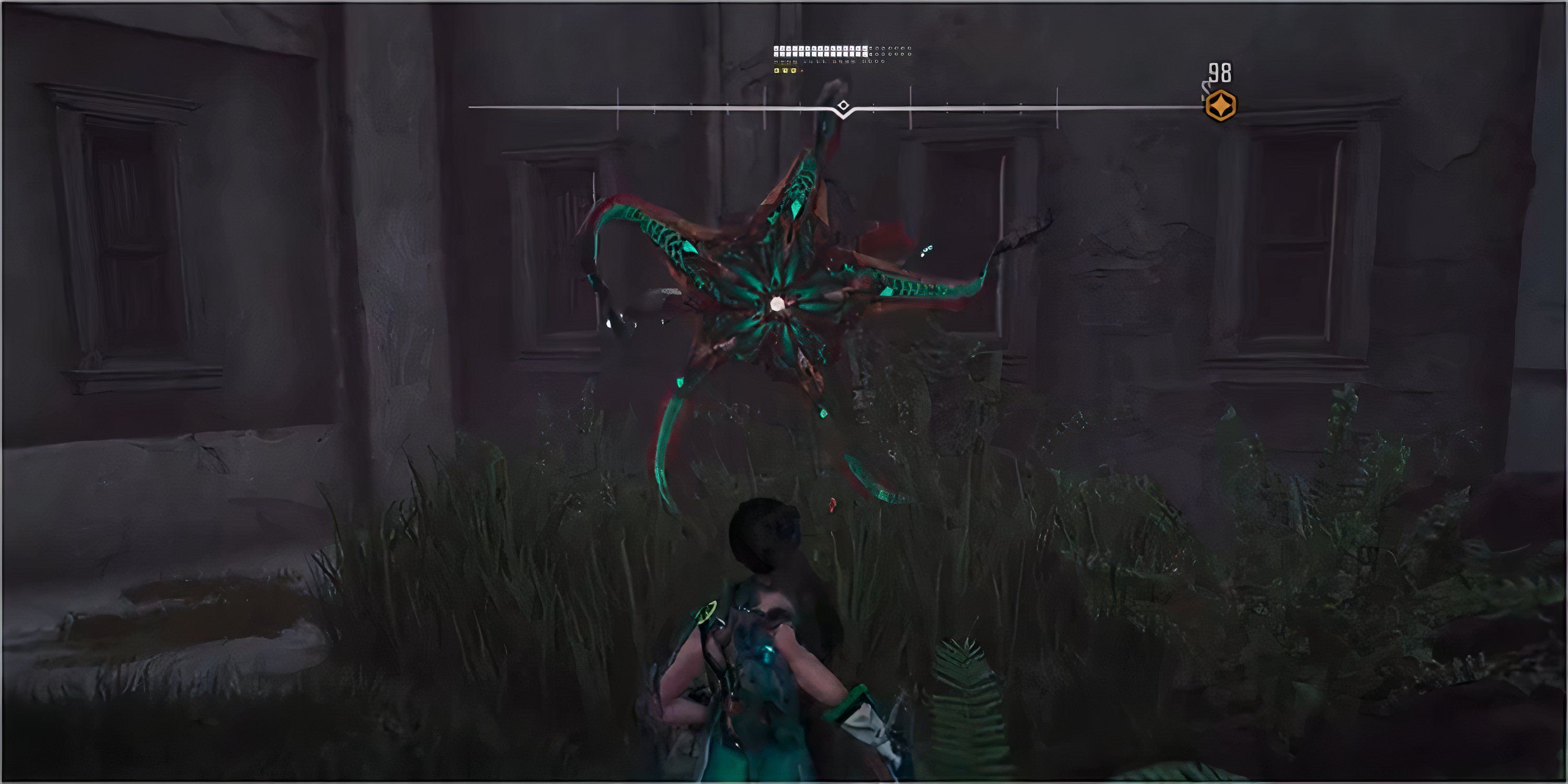Click the last white square icon in the top stat row
Image resolution: width=1568 pixels, height=784 pixels.
(x=866, y=49)
